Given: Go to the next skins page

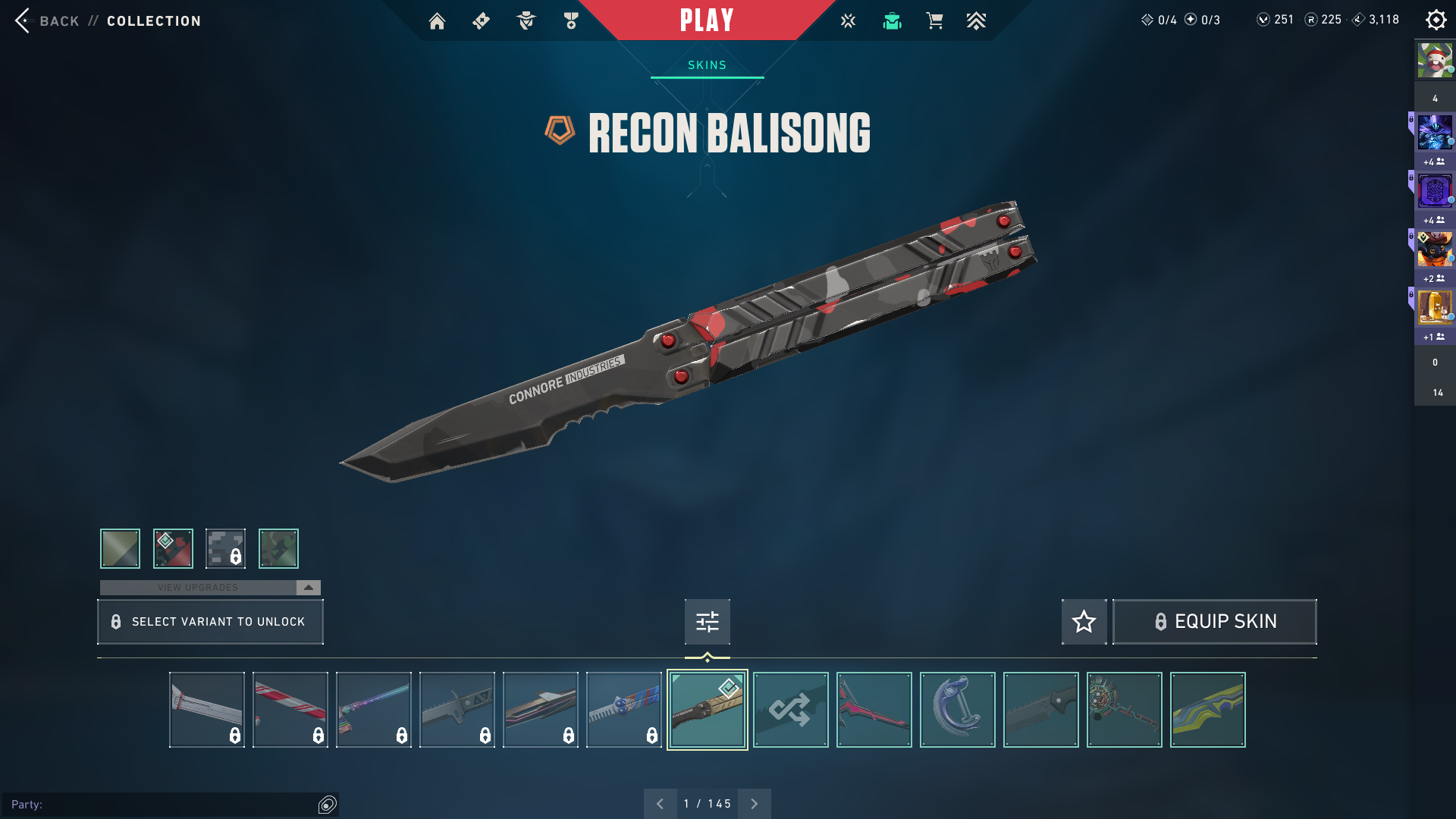Looking at the screenshot, I should pyautogui.click(x=754, y=804).
